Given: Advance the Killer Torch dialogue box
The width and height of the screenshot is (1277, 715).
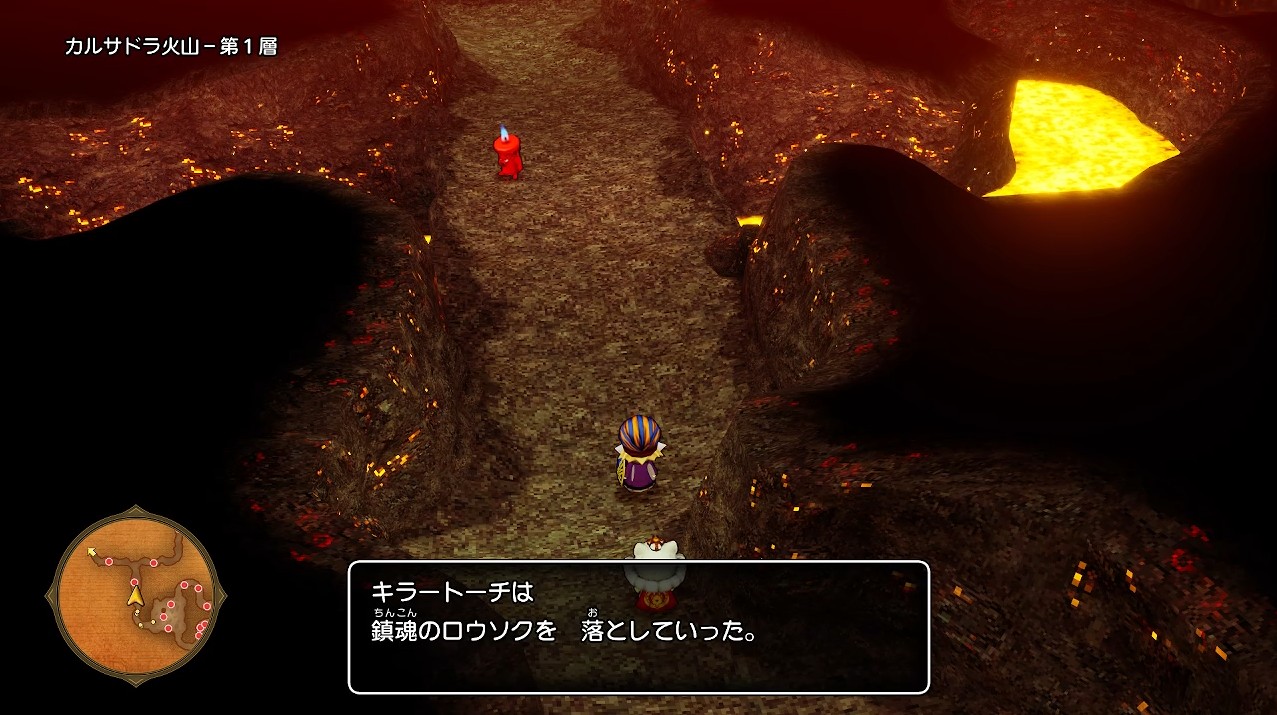Looking at the screenshot, I should click(638, 627).
